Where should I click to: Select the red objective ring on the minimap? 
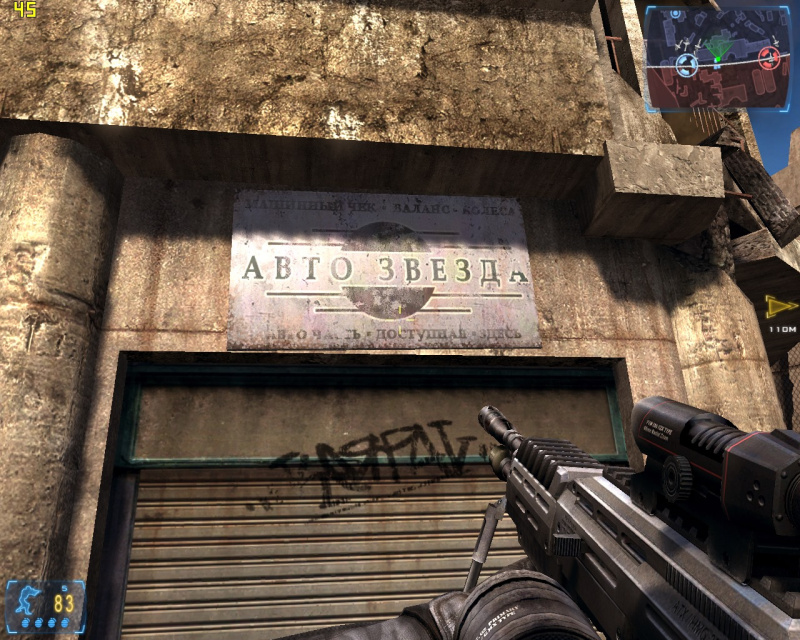[768, 58]
